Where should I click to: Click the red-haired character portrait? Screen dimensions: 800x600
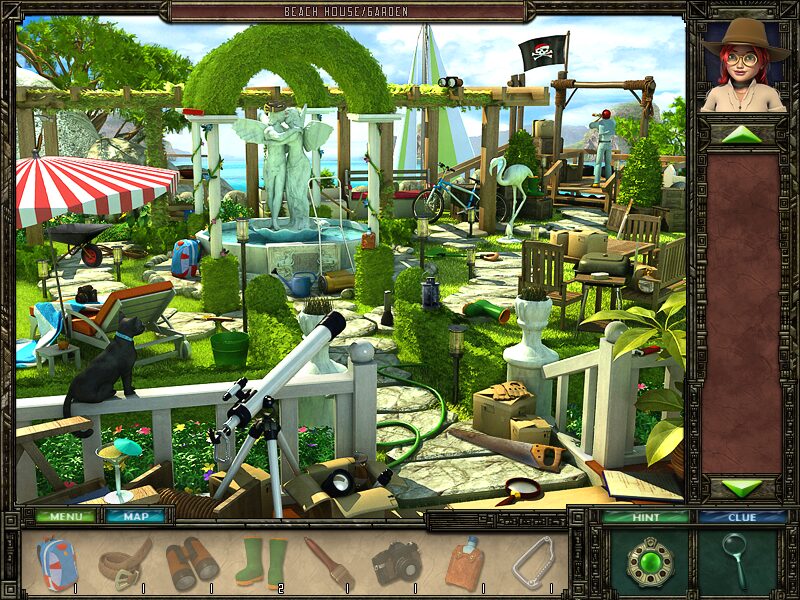(x=741, y=66)
